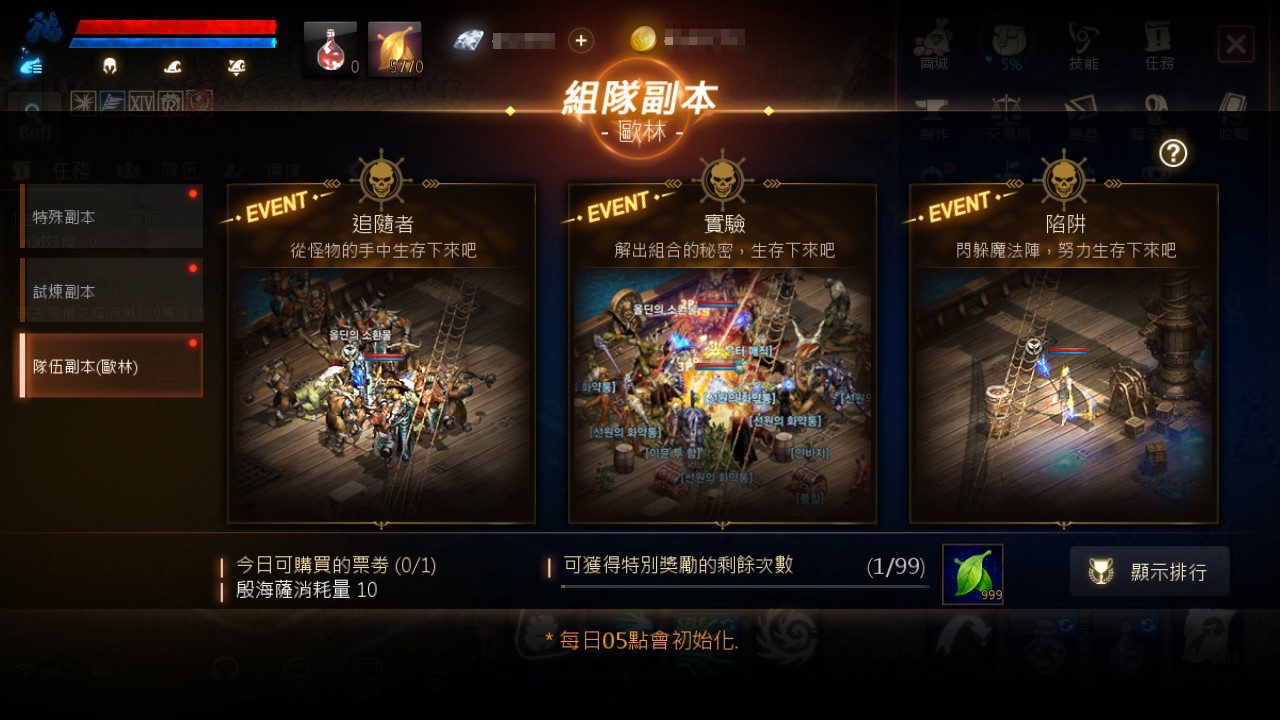Image resolution: width=1280 pixels, height=720 pixels.
Task: Open the 變身 transformation menu
Action: [1085, 113]
